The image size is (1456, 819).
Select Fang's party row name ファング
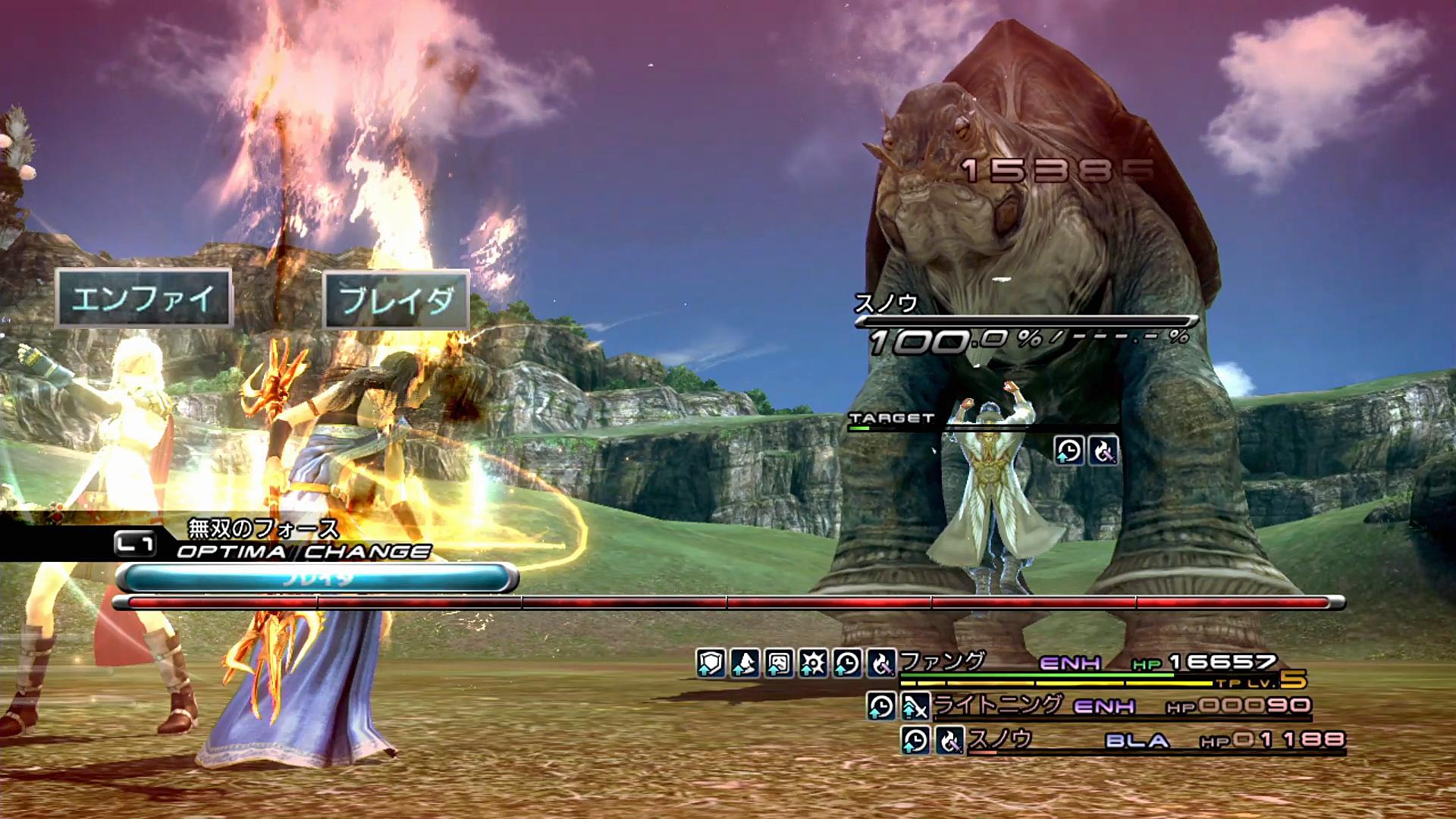943,661
